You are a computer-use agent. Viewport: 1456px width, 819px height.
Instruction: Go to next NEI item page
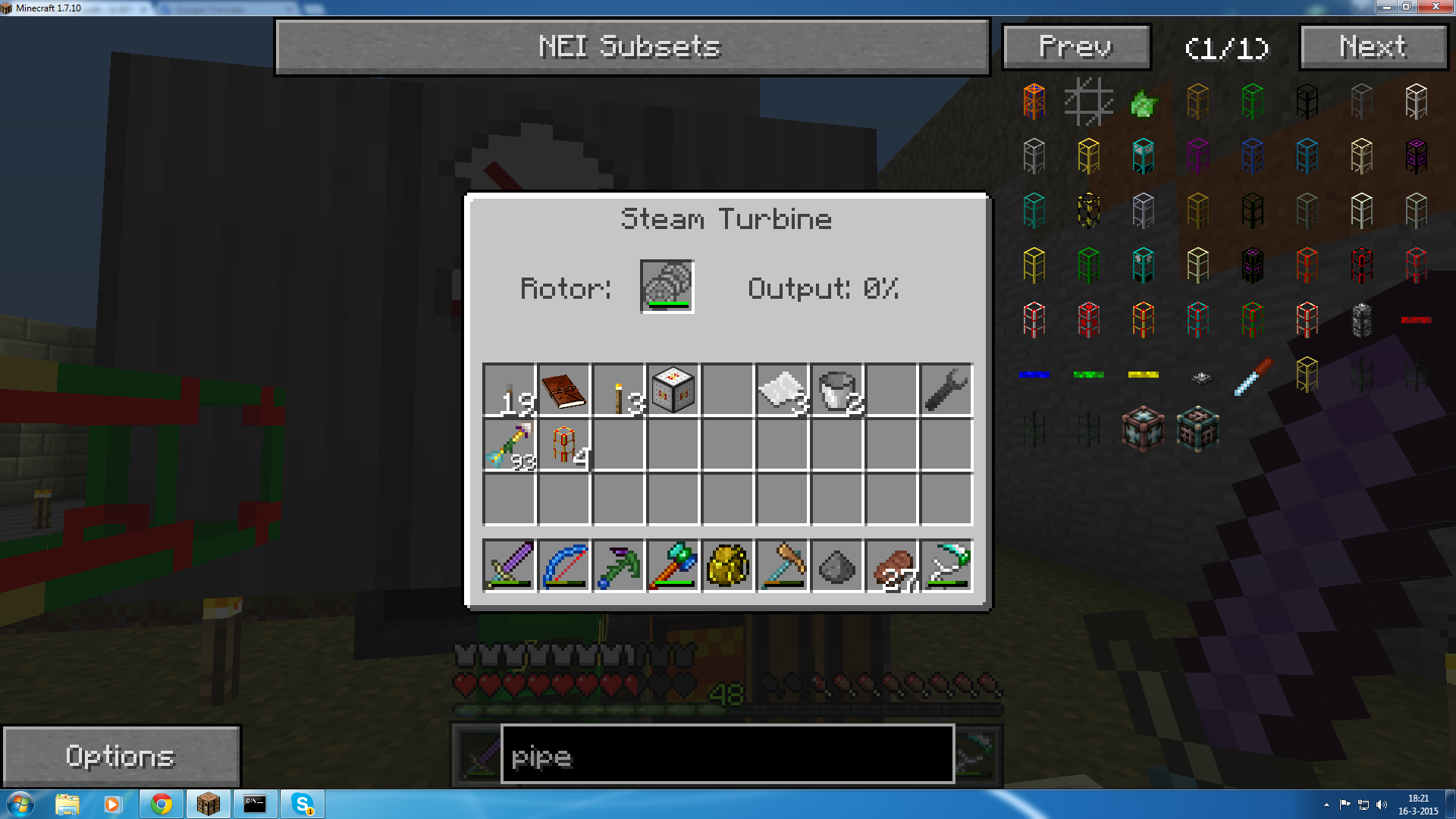(1373, 47)
